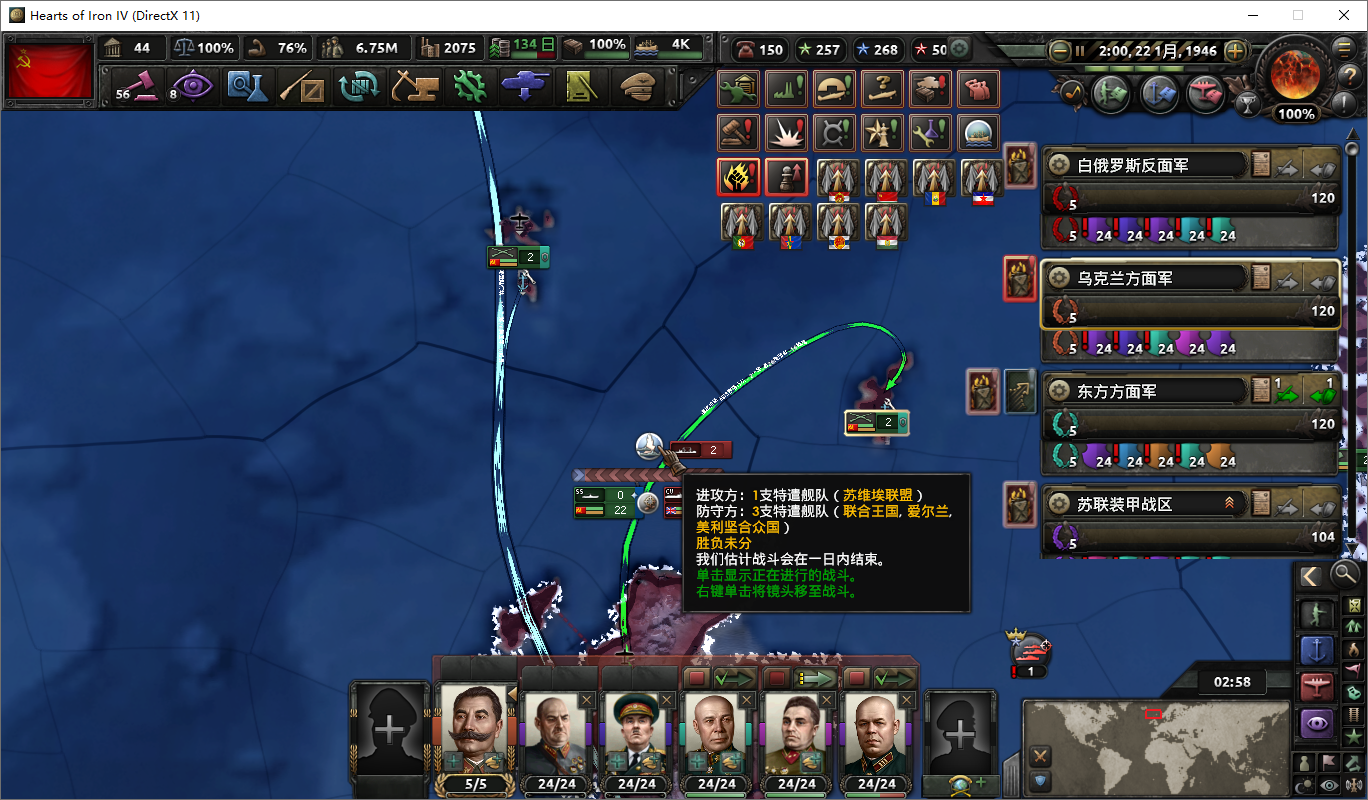Open the trade tab rifle icon
Screen dimensions: 1368x800
[x=304, y=87]
